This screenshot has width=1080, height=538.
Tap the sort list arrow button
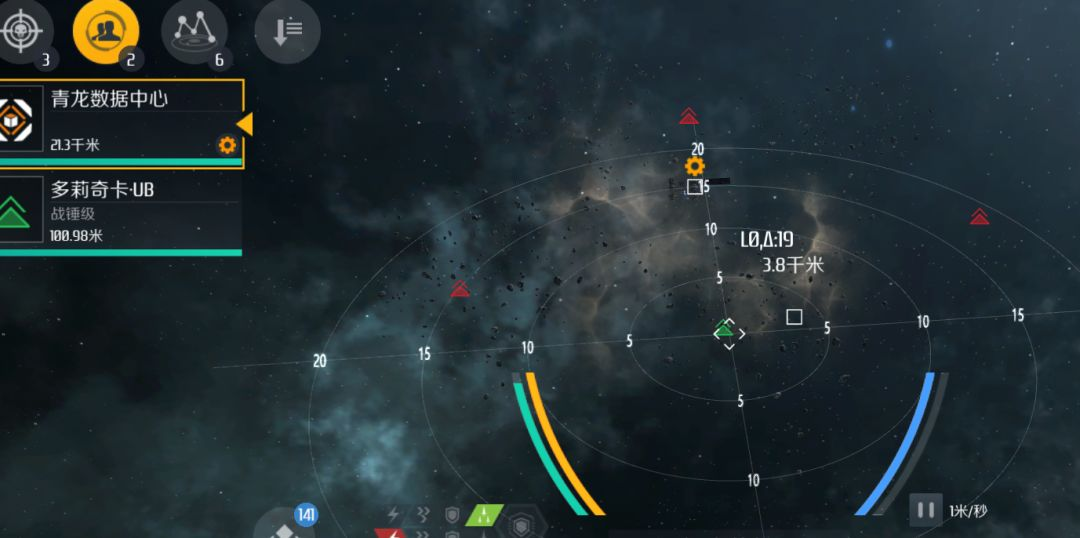(x=286, y=31)
